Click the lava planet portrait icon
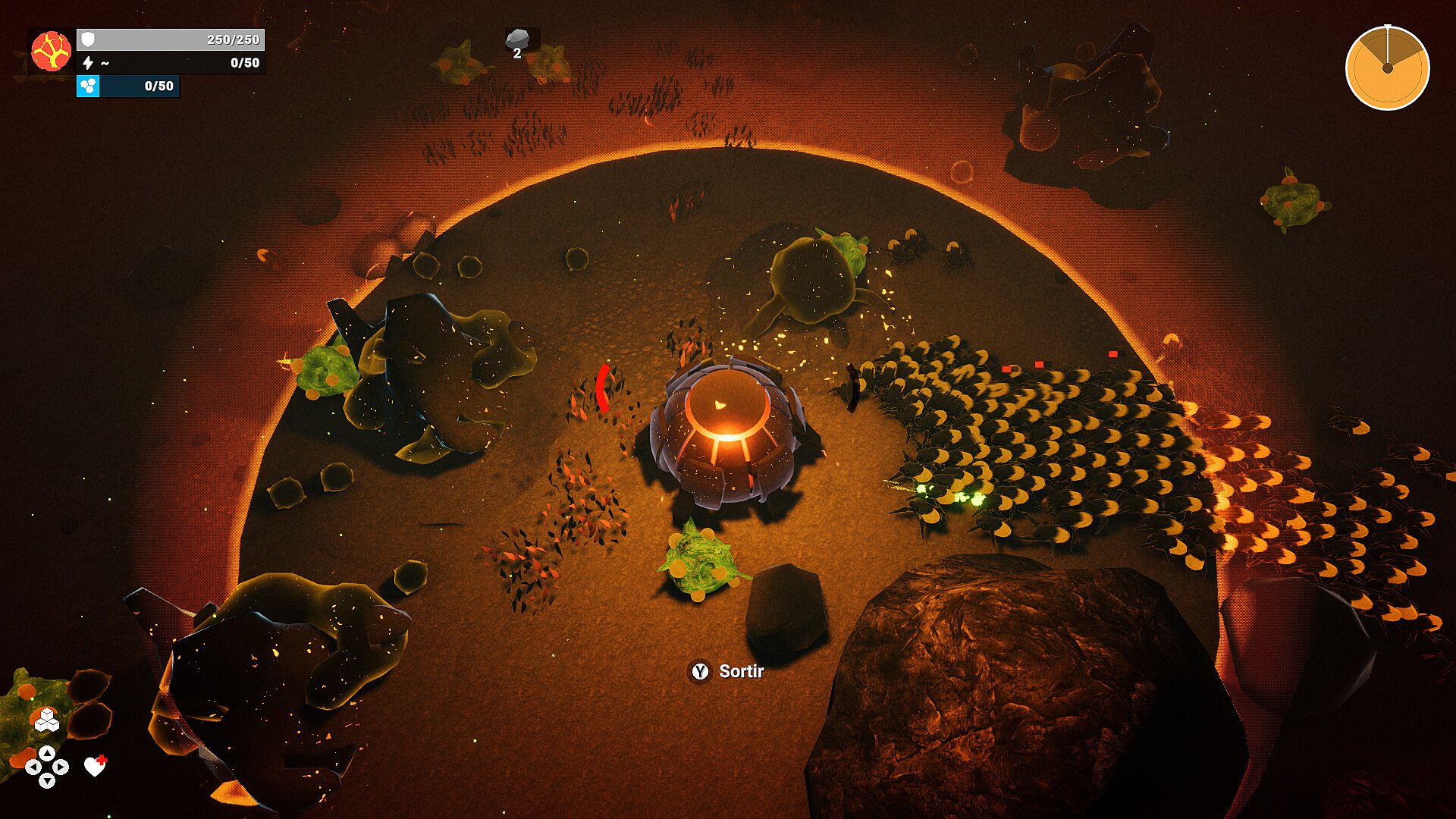 click(52, 51)
